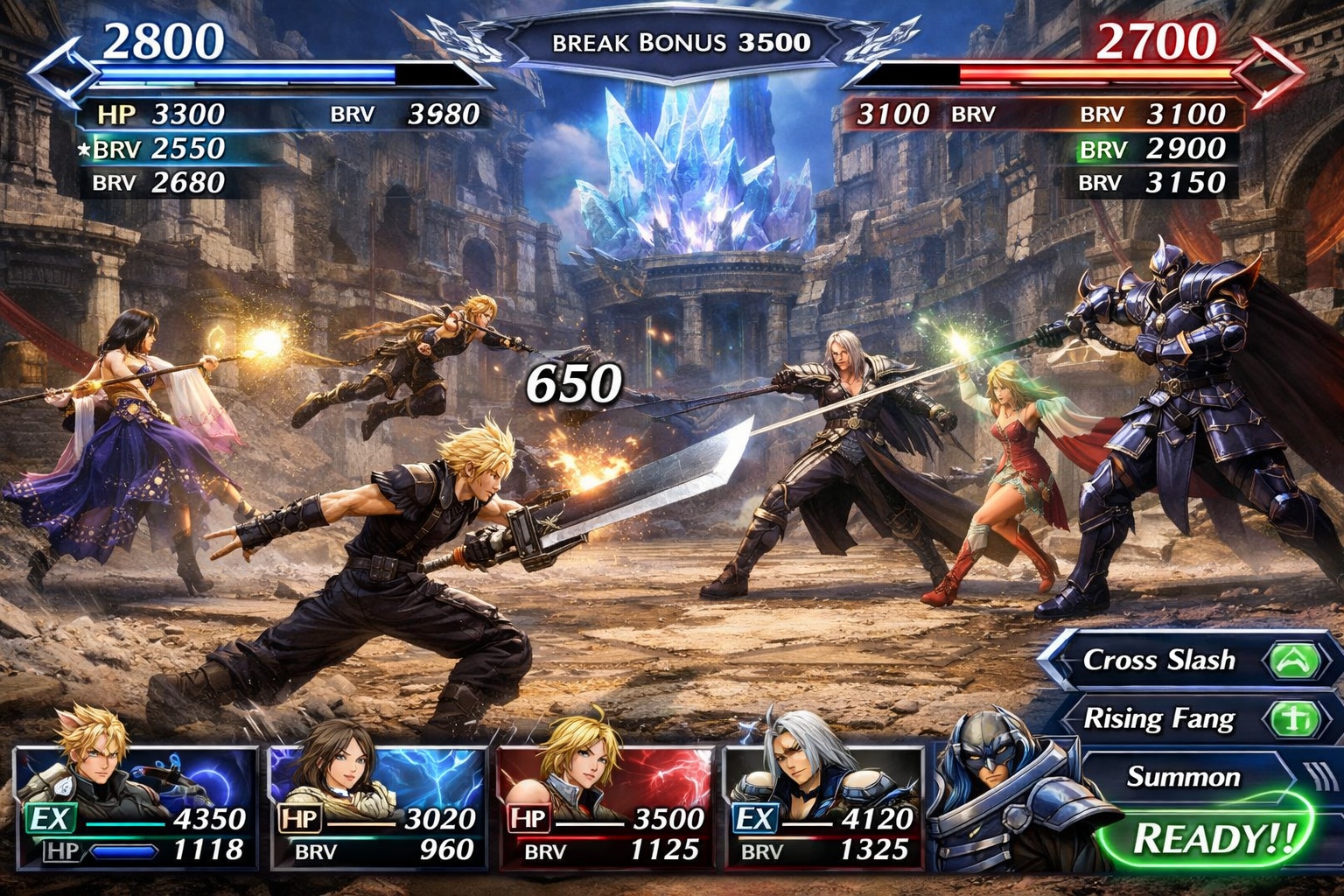1344x896 pixels.
Task: Click the hexagonal icon next to Rising Fang
Action: (x=1297, y=720)
